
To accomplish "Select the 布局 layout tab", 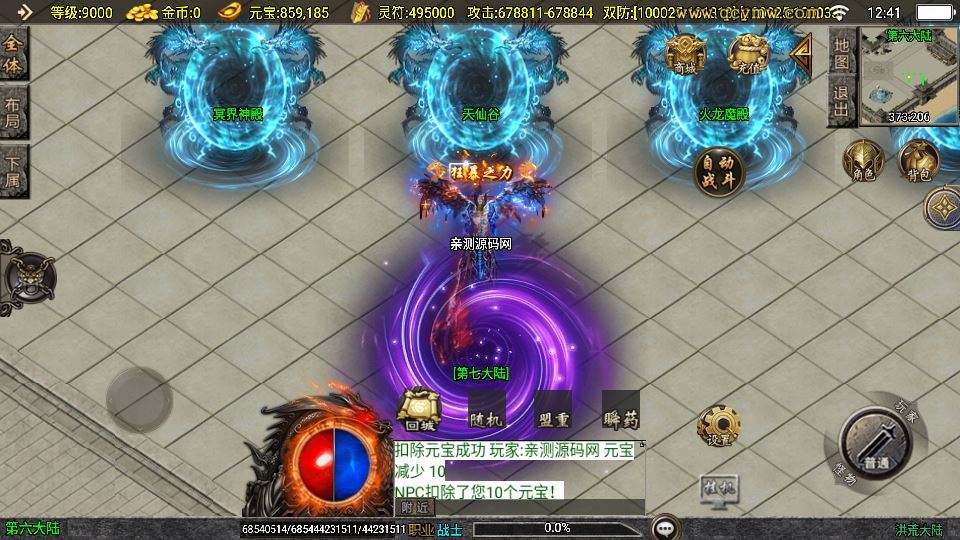I will (x=13, y=112).
